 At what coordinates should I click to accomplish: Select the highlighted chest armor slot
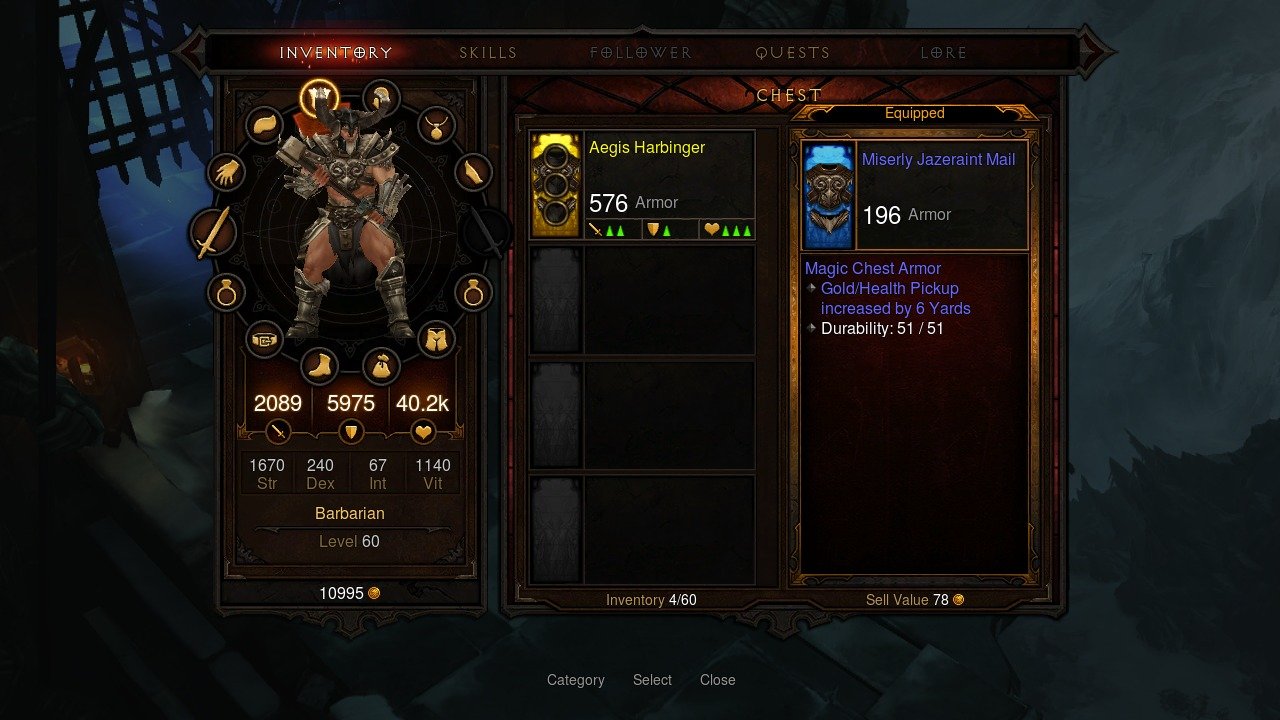coord(320,98)
